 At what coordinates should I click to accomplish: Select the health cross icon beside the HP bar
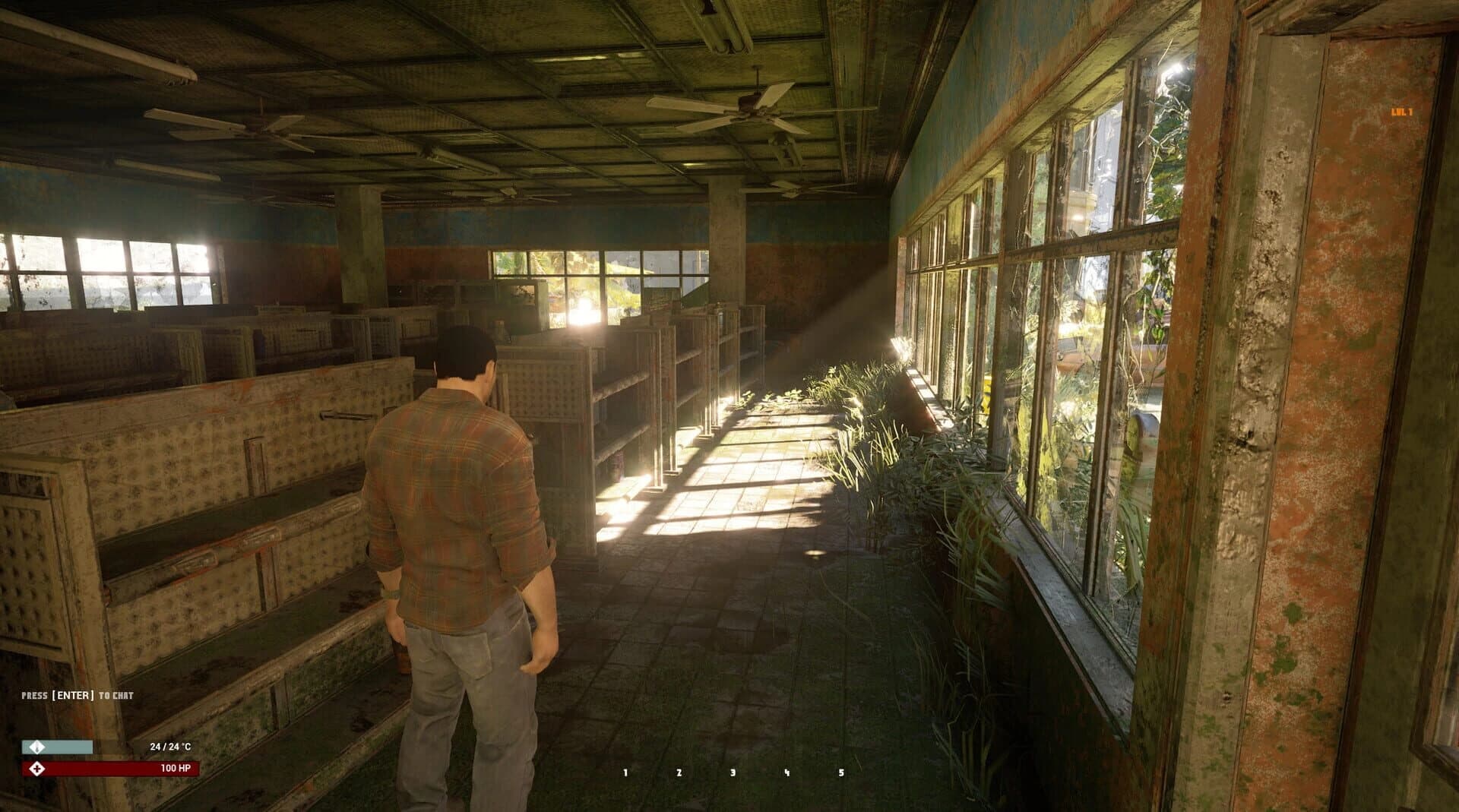36,769
